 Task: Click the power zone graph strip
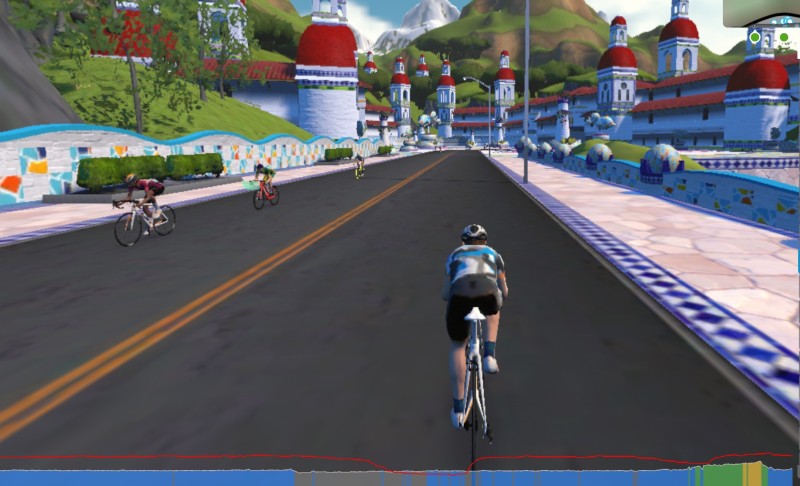tap(400, 475)
